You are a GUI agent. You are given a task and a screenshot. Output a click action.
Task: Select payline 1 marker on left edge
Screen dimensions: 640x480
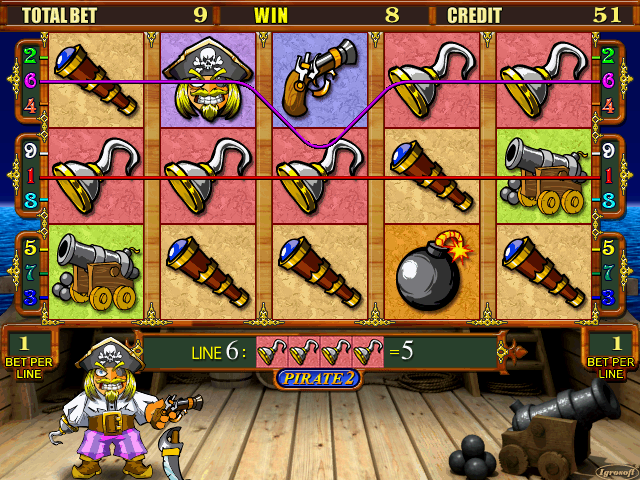coord(30,176)
